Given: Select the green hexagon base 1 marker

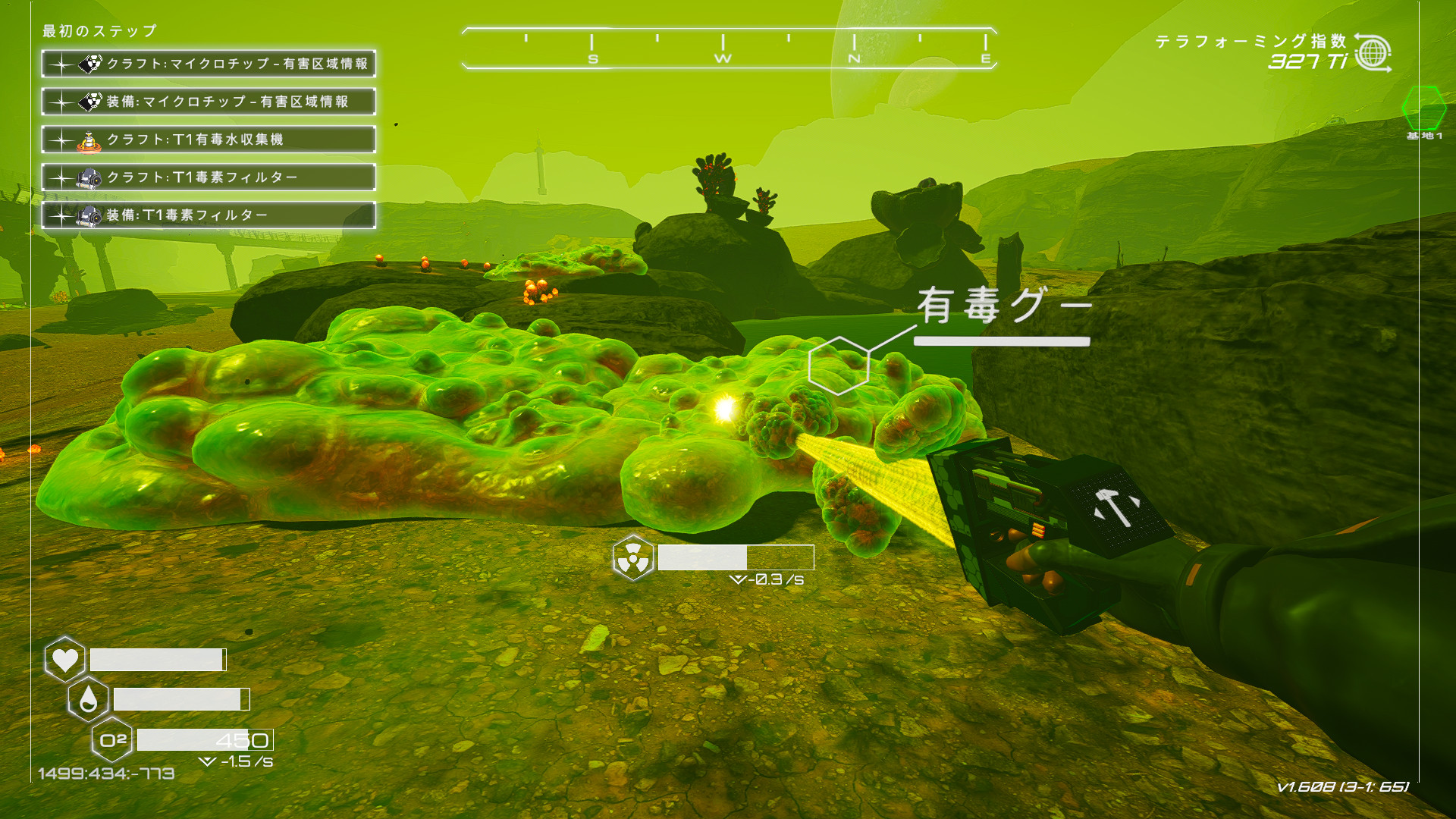Looking at the screenshot, I should tap(1423, 108).
